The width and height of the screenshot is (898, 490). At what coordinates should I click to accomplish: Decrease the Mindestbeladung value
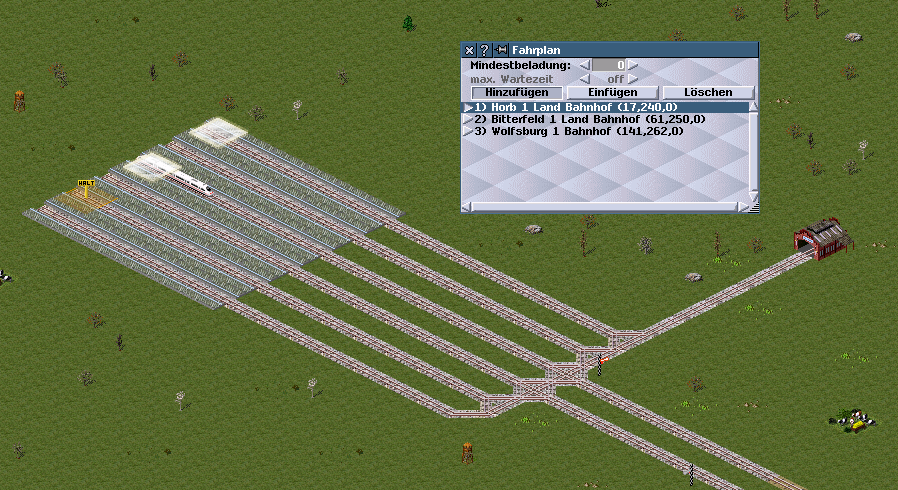(x=586, y=65)
